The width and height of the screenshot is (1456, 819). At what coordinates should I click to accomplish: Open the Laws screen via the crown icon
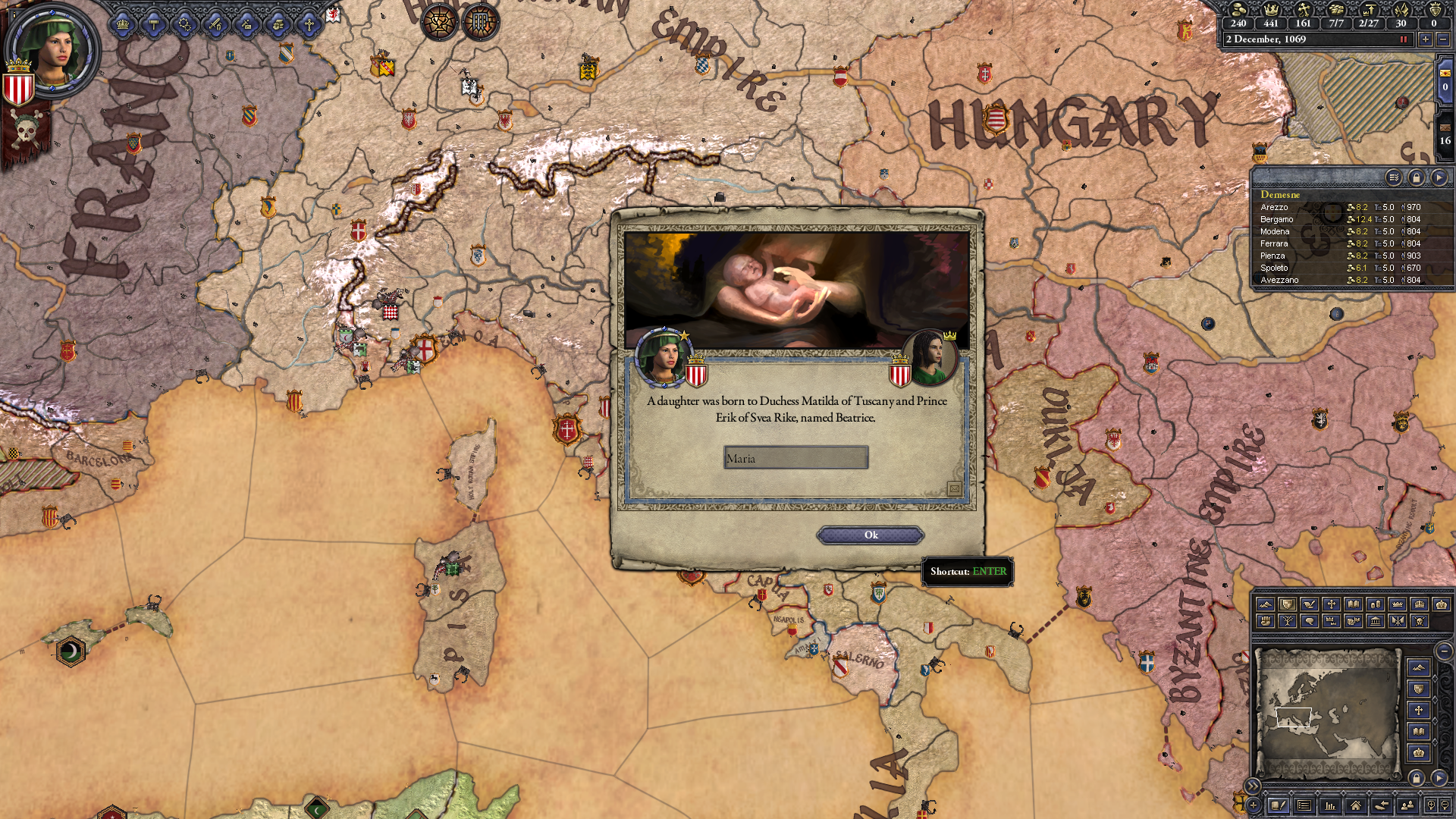122,27
